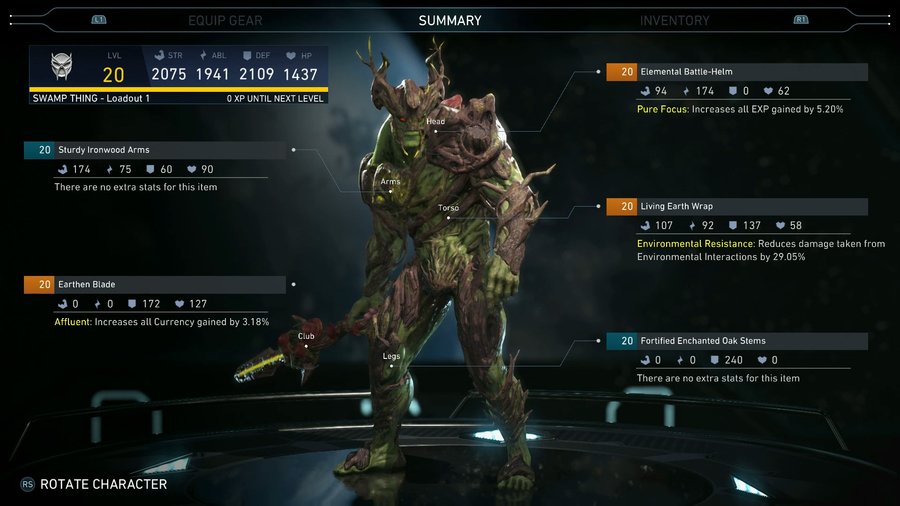
Task: Select the Summary tab
Action: point(450,20)
